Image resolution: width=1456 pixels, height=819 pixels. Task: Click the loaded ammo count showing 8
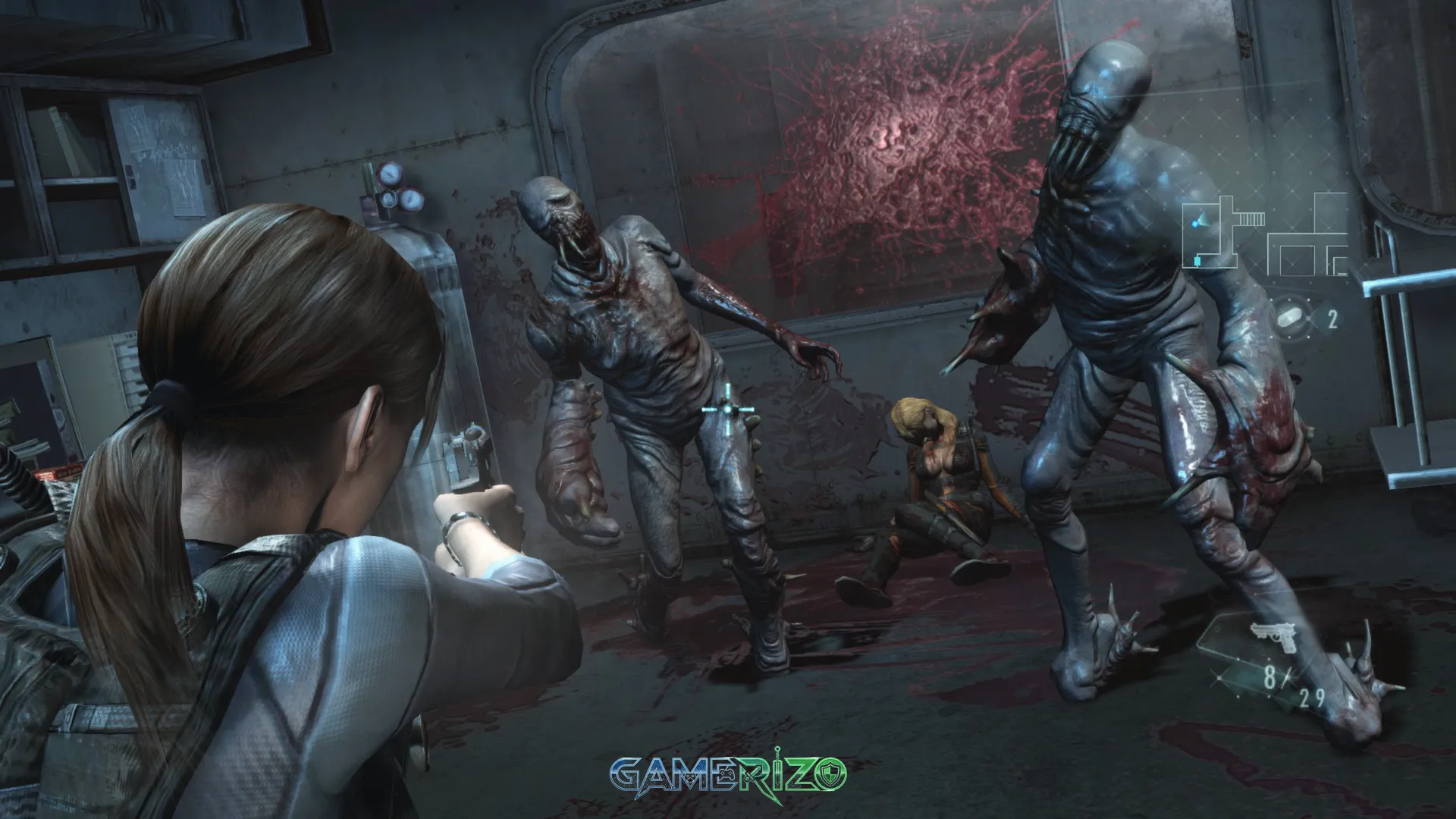(x=1269, y=676)
